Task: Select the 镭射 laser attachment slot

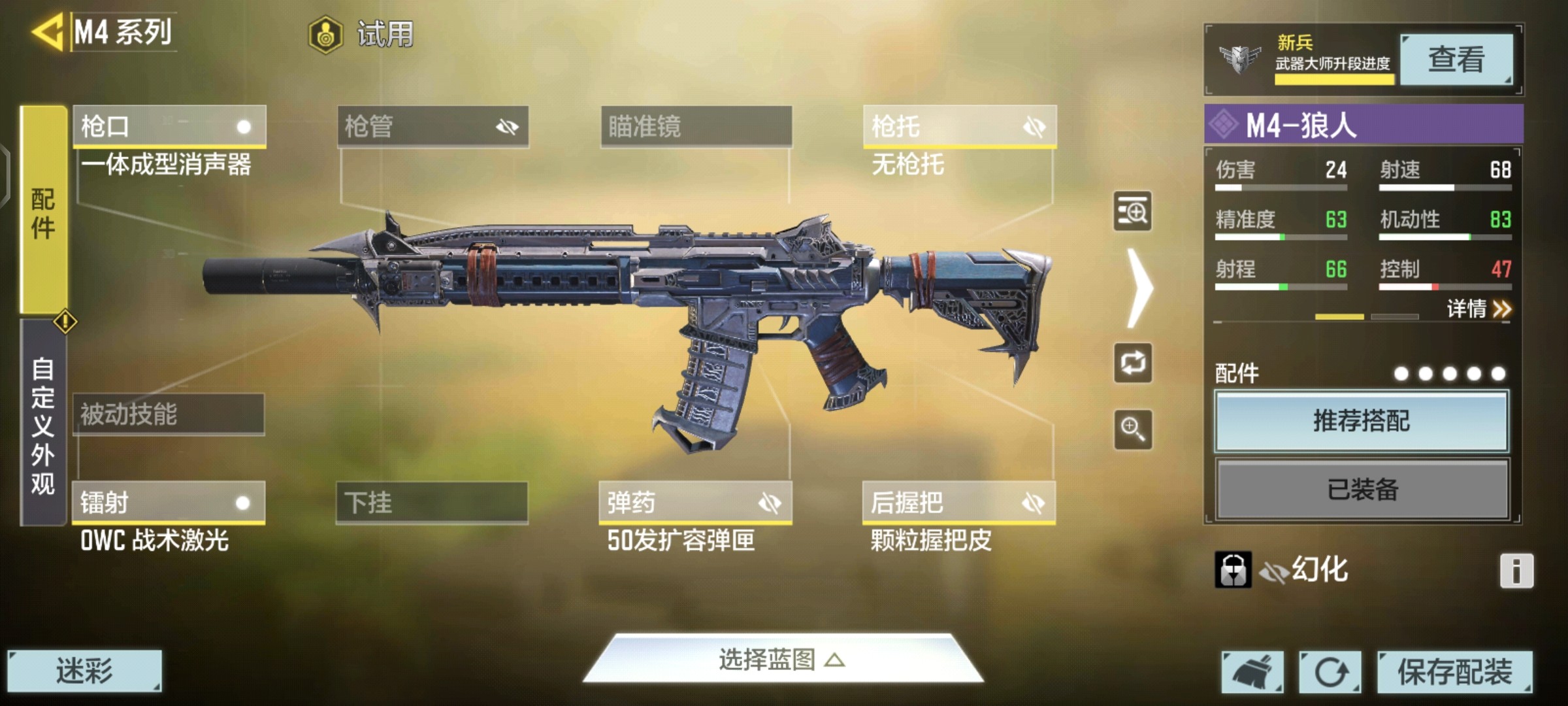Action: point(169,502)
